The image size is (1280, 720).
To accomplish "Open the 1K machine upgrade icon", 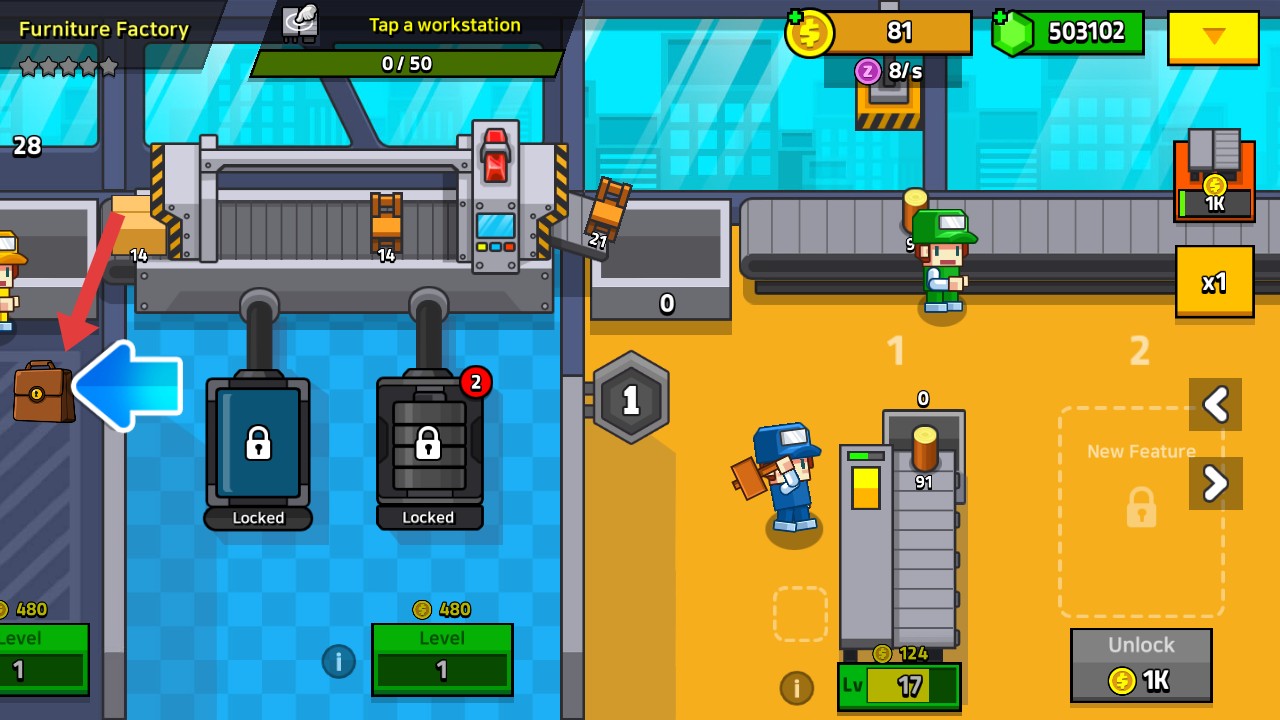I will [x=1214, y=177].
